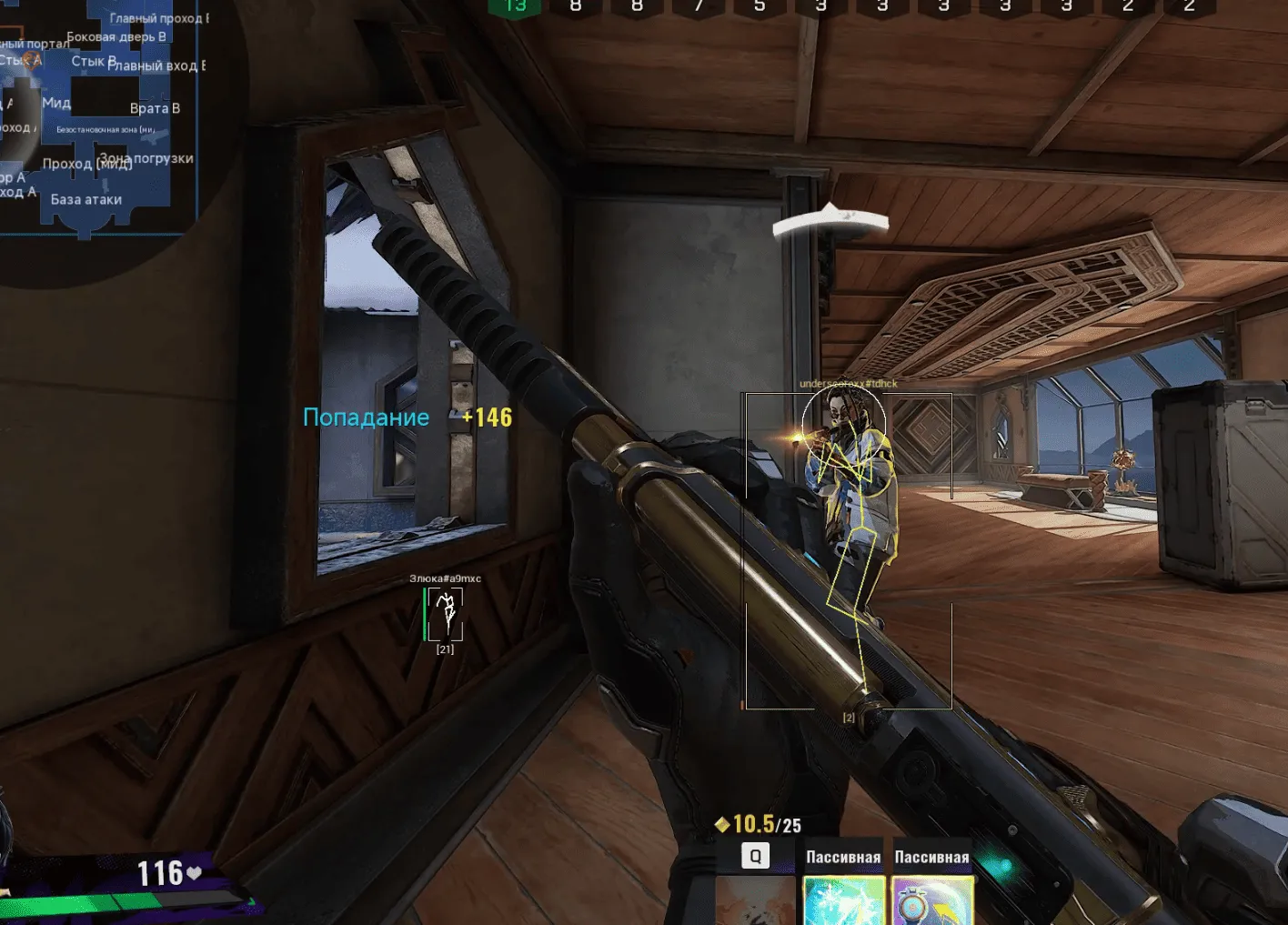Click the enemy nameplate undersc0rexx#tdhck
This screenshot has height=925, width=1288.
(848, 384)
